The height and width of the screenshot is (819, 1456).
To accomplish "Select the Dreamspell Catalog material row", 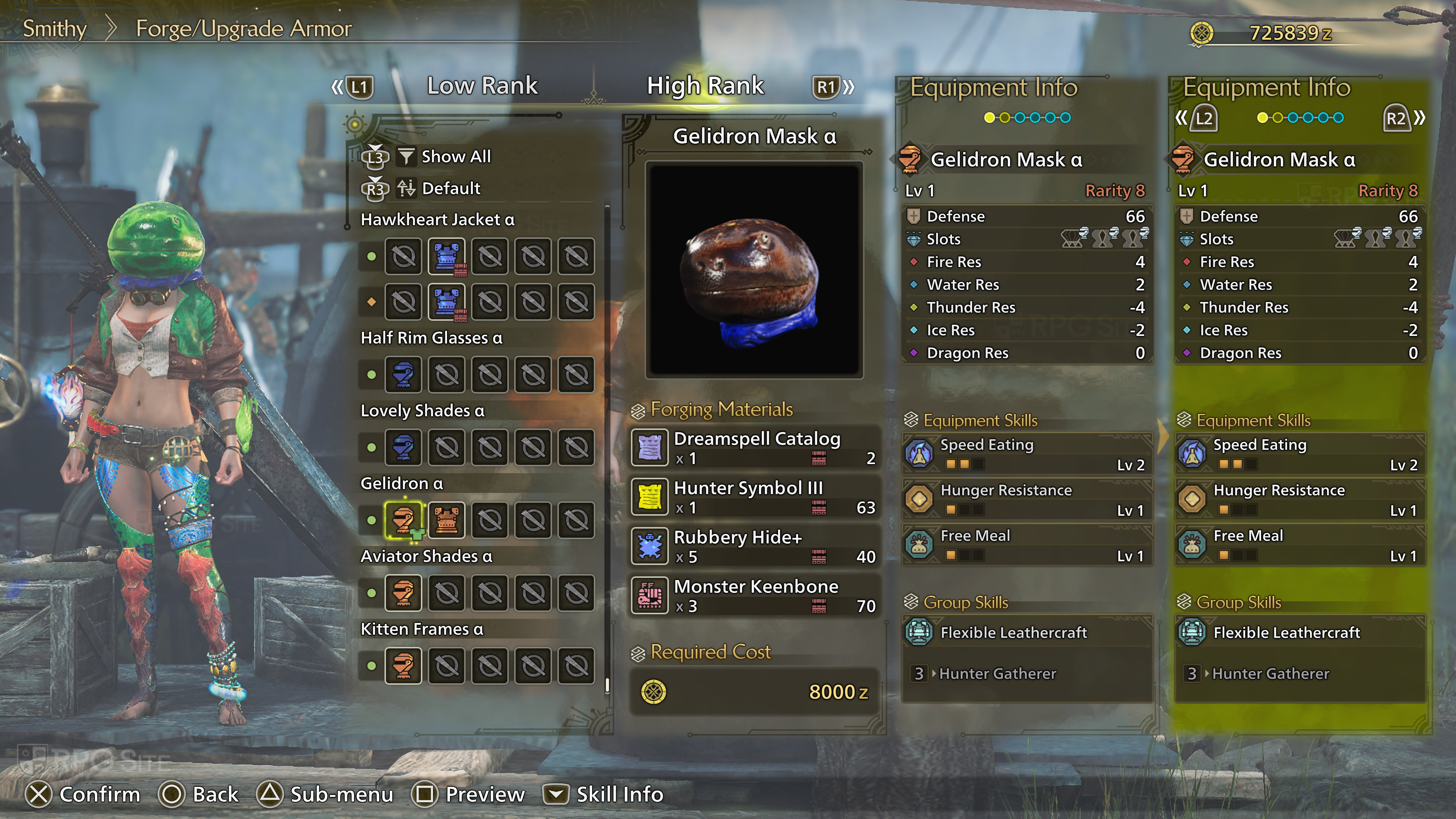I will (x=755, y=448).
